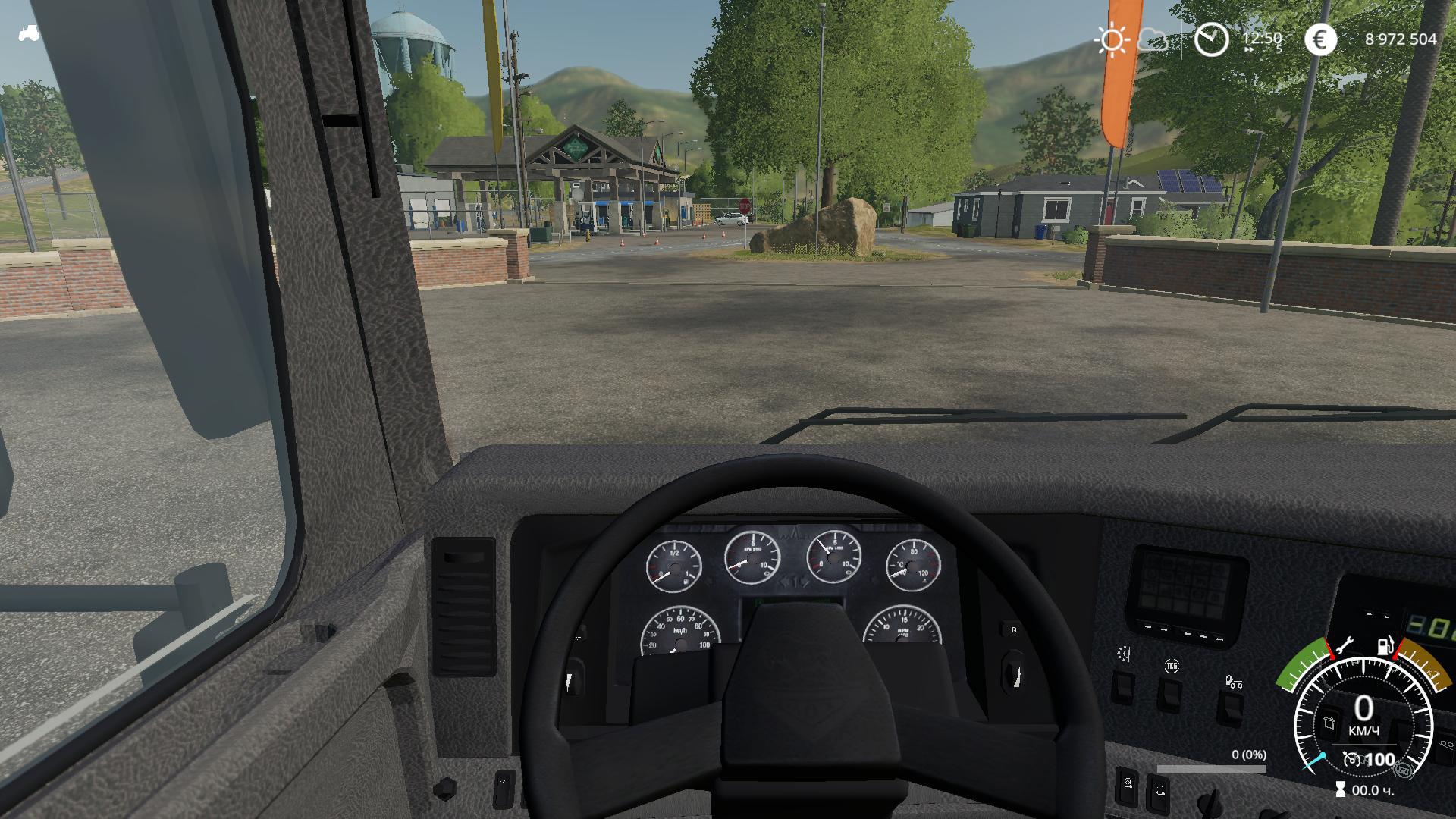Toggle the cruise control speed icon
Screen dimensions: 1456x819
pos(1351,759)
